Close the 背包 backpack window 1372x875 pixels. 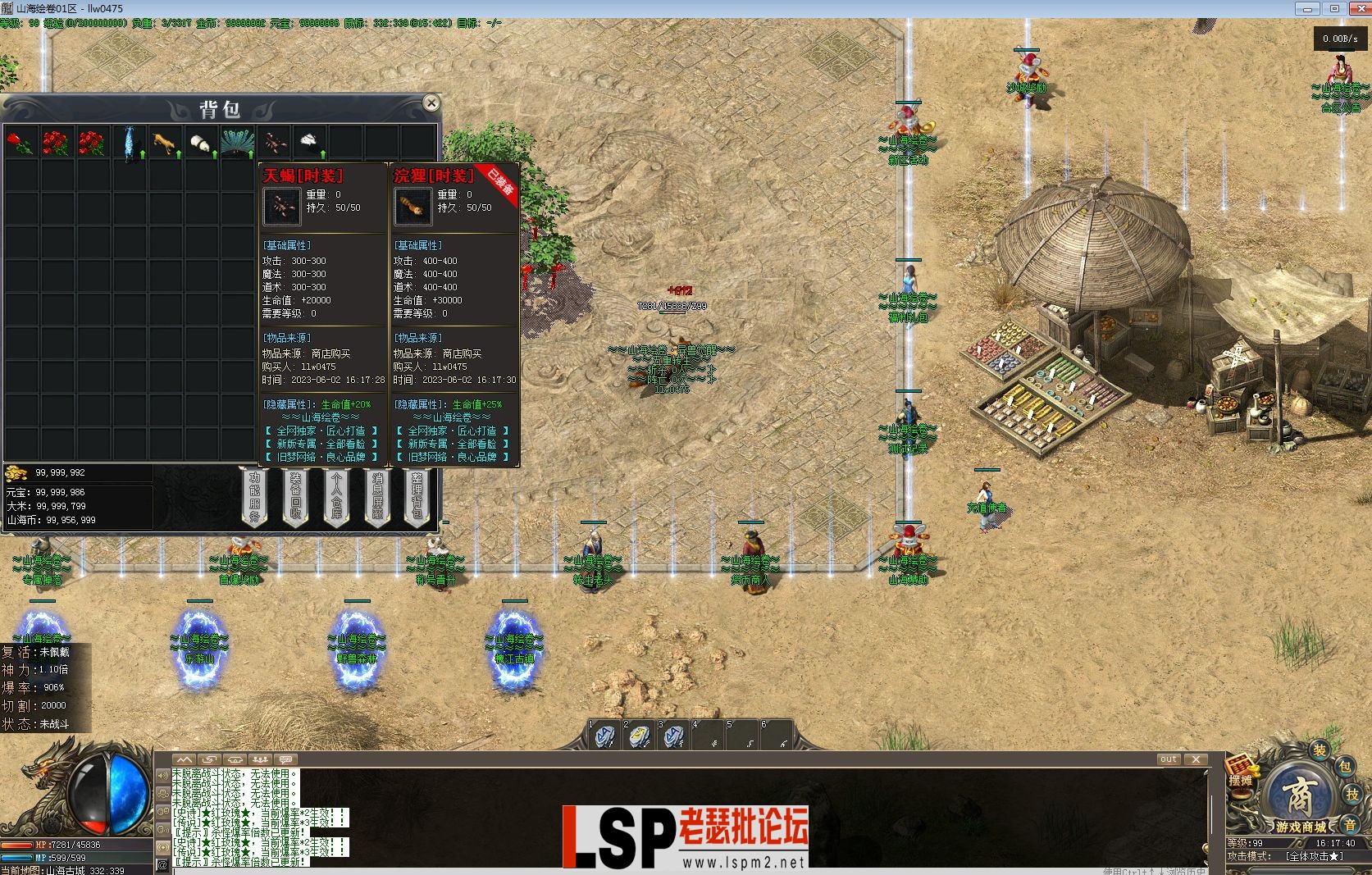[x=431, y=103]
